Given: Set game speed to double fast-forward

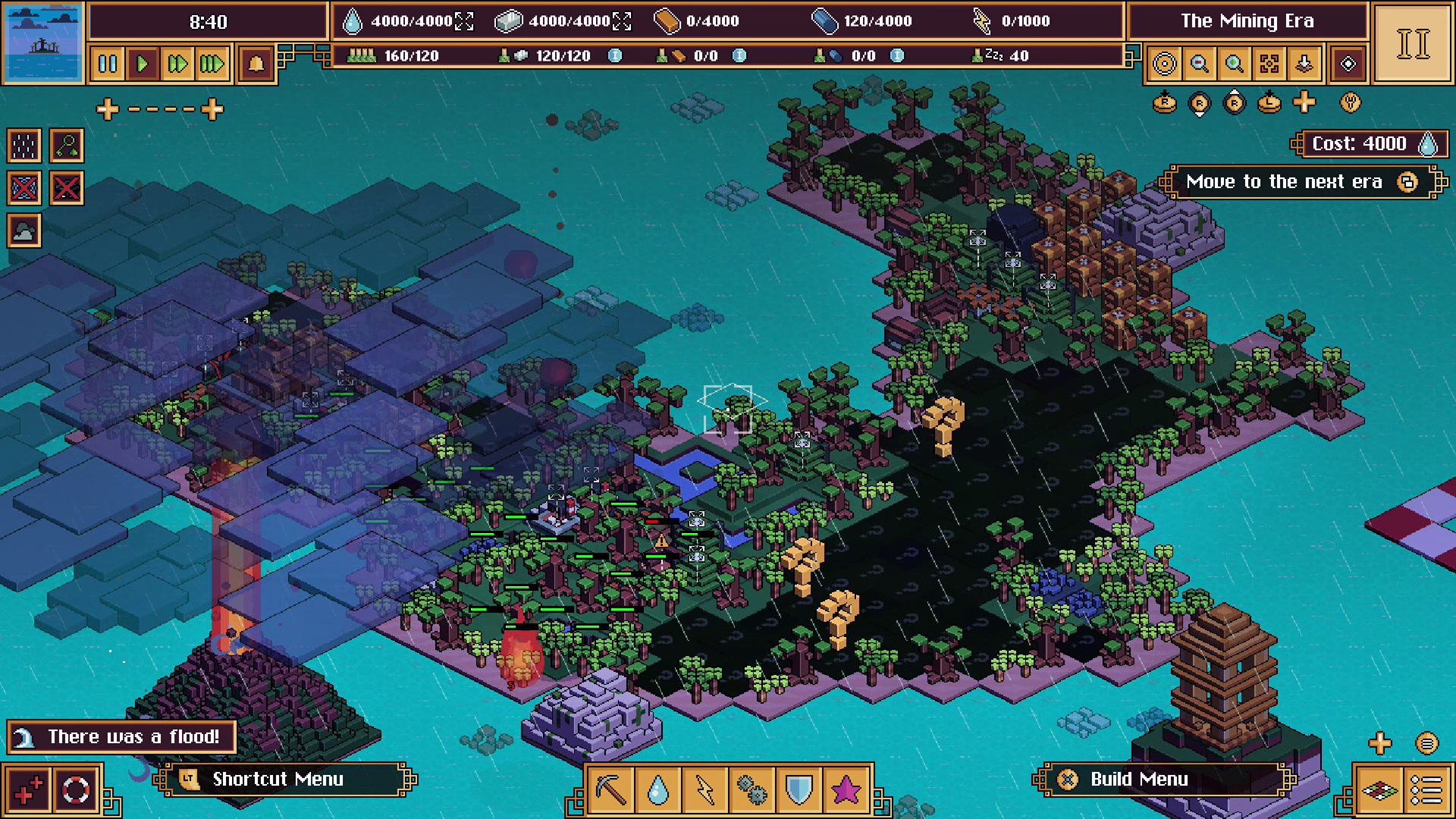Looking at the screenshot, I should point(177,64).
